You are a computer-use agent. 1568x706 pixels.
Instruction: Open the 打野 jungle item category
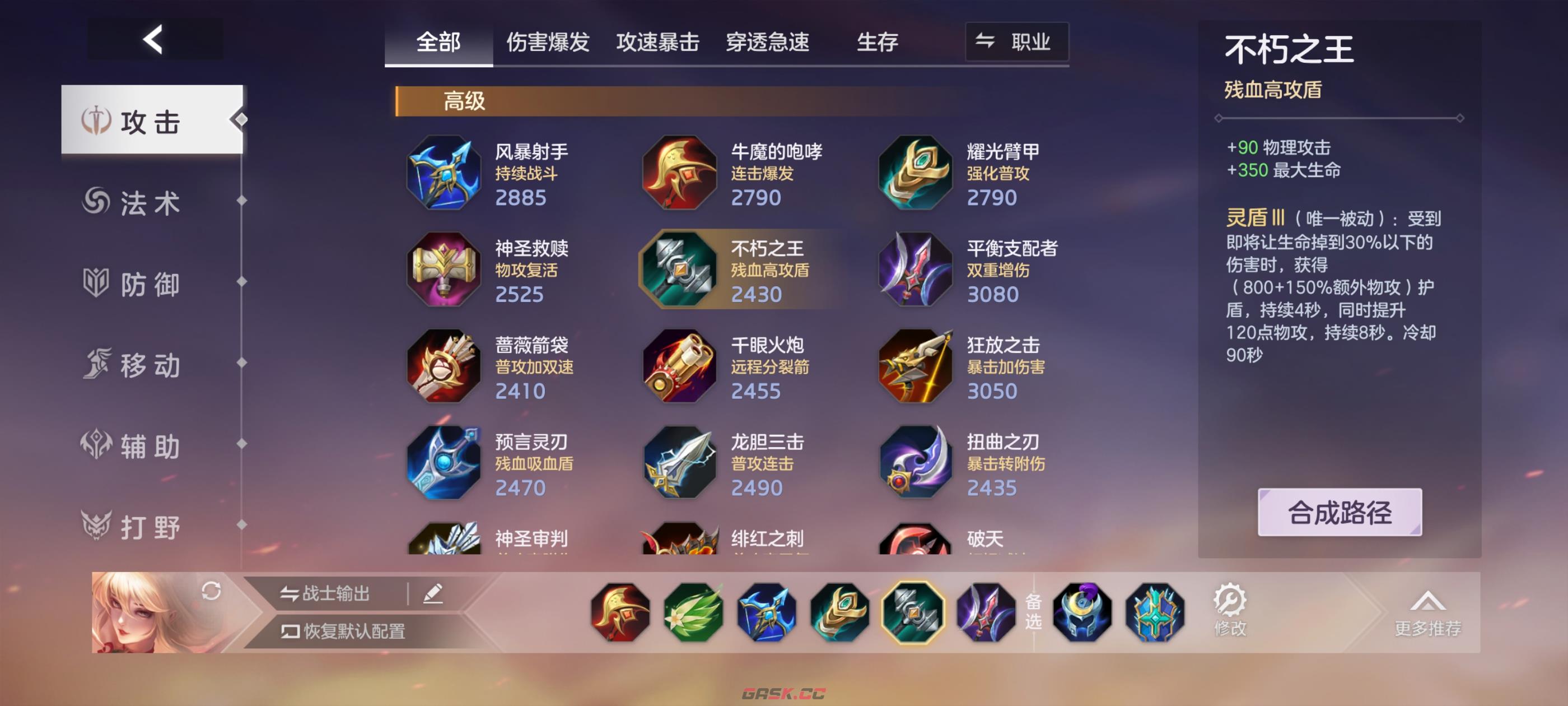tap(151, 526)
